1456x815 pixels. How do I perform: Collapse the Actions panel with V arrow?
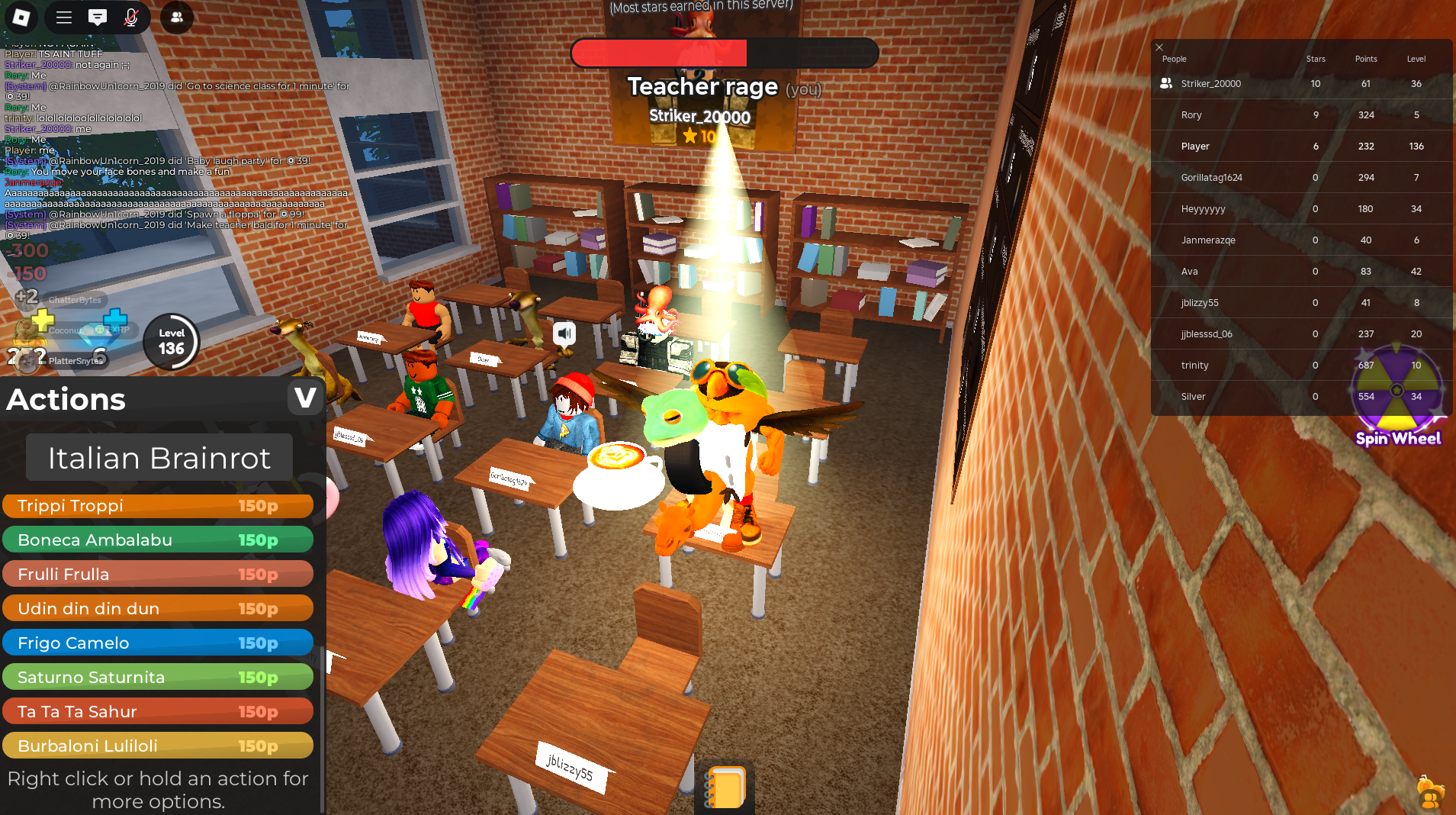305,398
